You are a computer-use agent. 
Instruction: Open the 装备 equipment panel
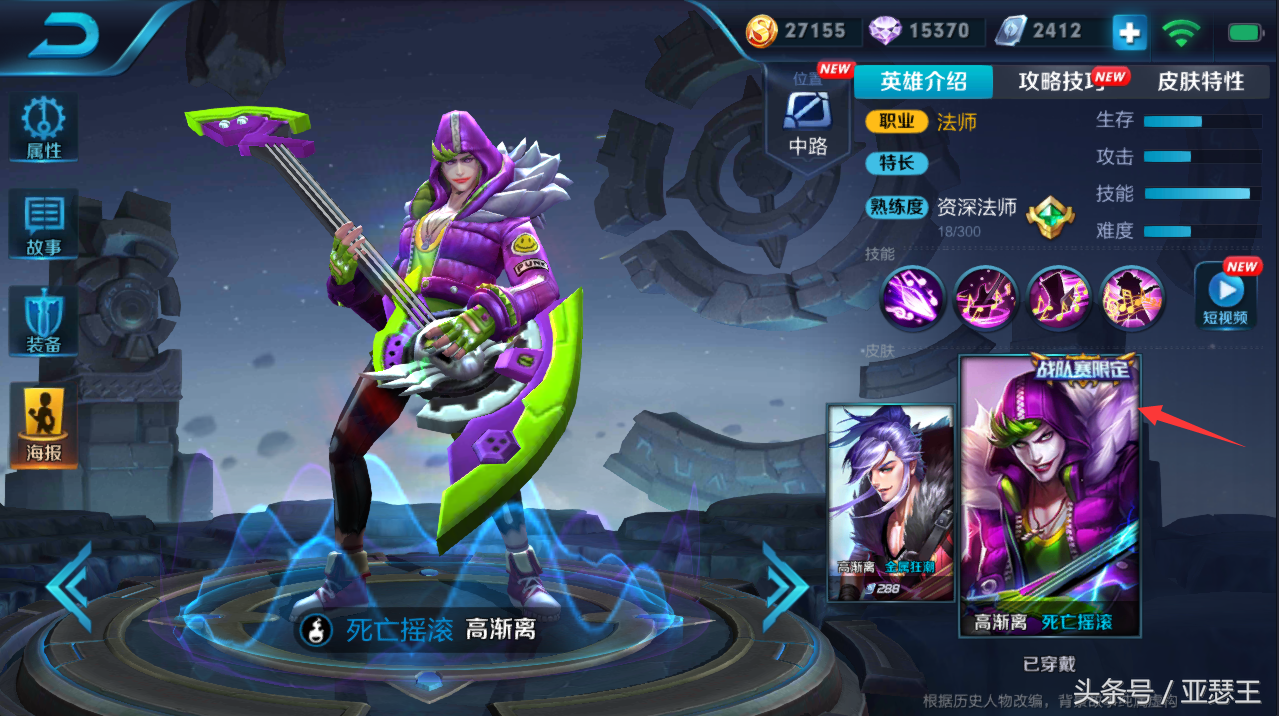pos(44,322)
